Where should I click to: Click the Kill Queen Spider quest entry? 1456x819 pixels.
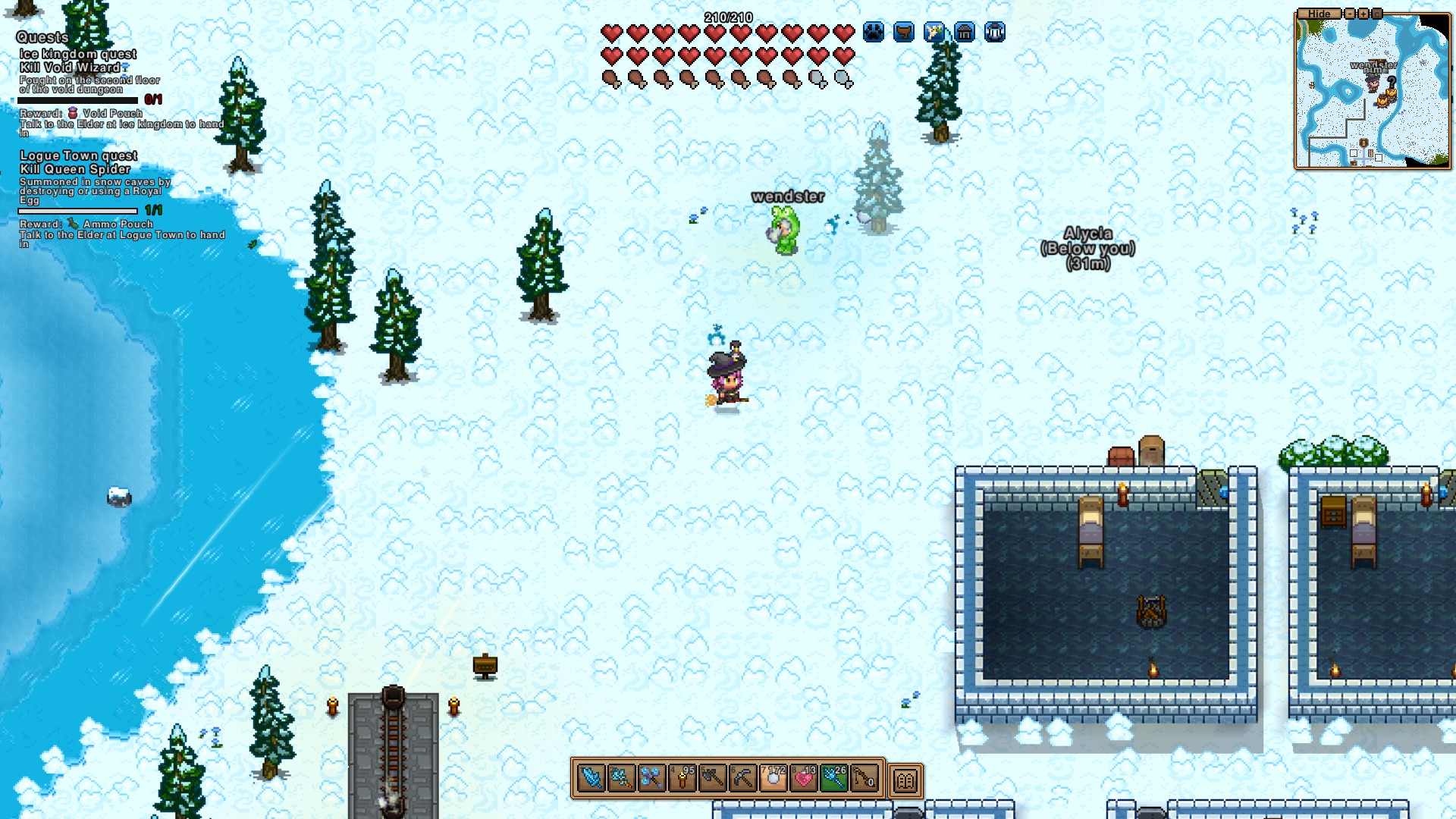[x=75, y=169]
